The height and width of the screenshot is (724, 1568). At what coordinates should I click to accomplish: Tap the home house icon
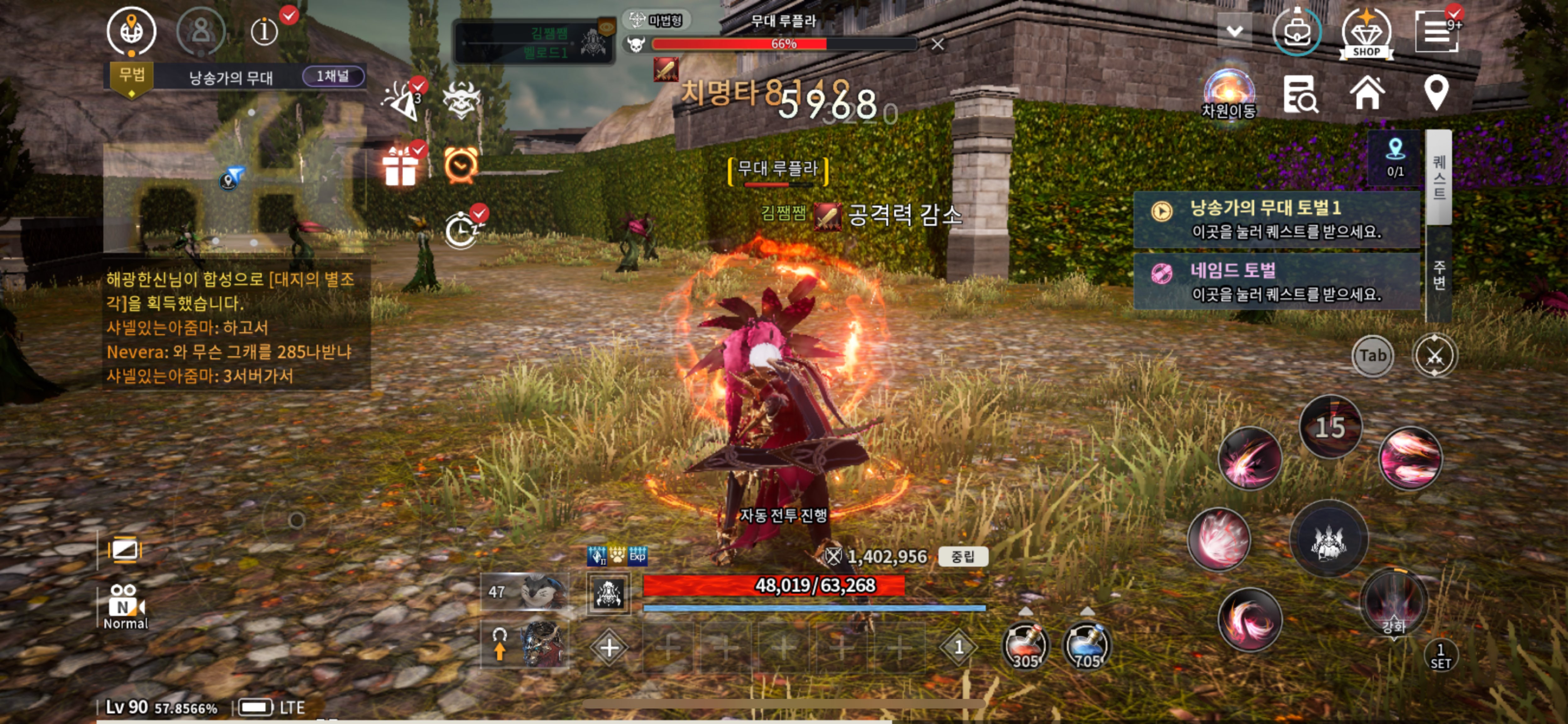(x=1367, y=93)
